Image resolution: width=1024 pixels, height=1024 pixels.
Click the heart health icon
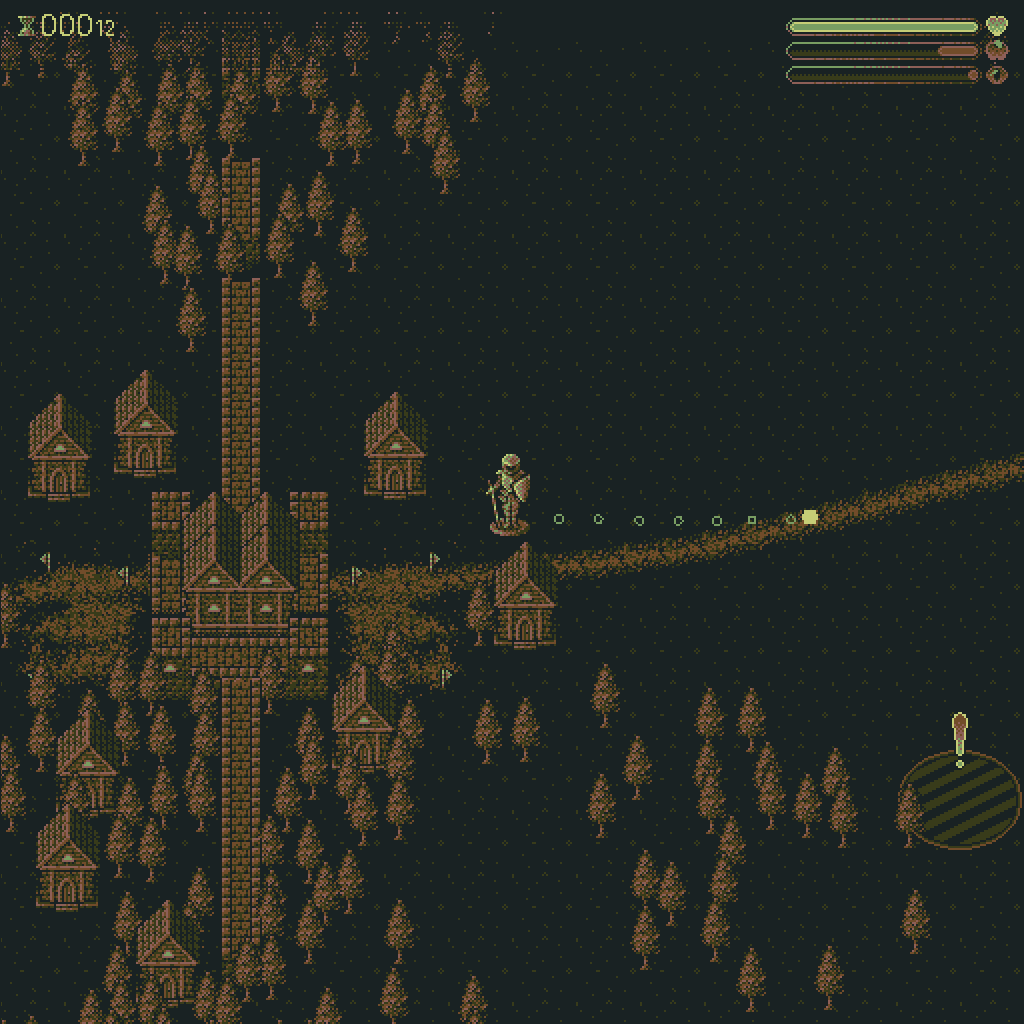[996, 26]
